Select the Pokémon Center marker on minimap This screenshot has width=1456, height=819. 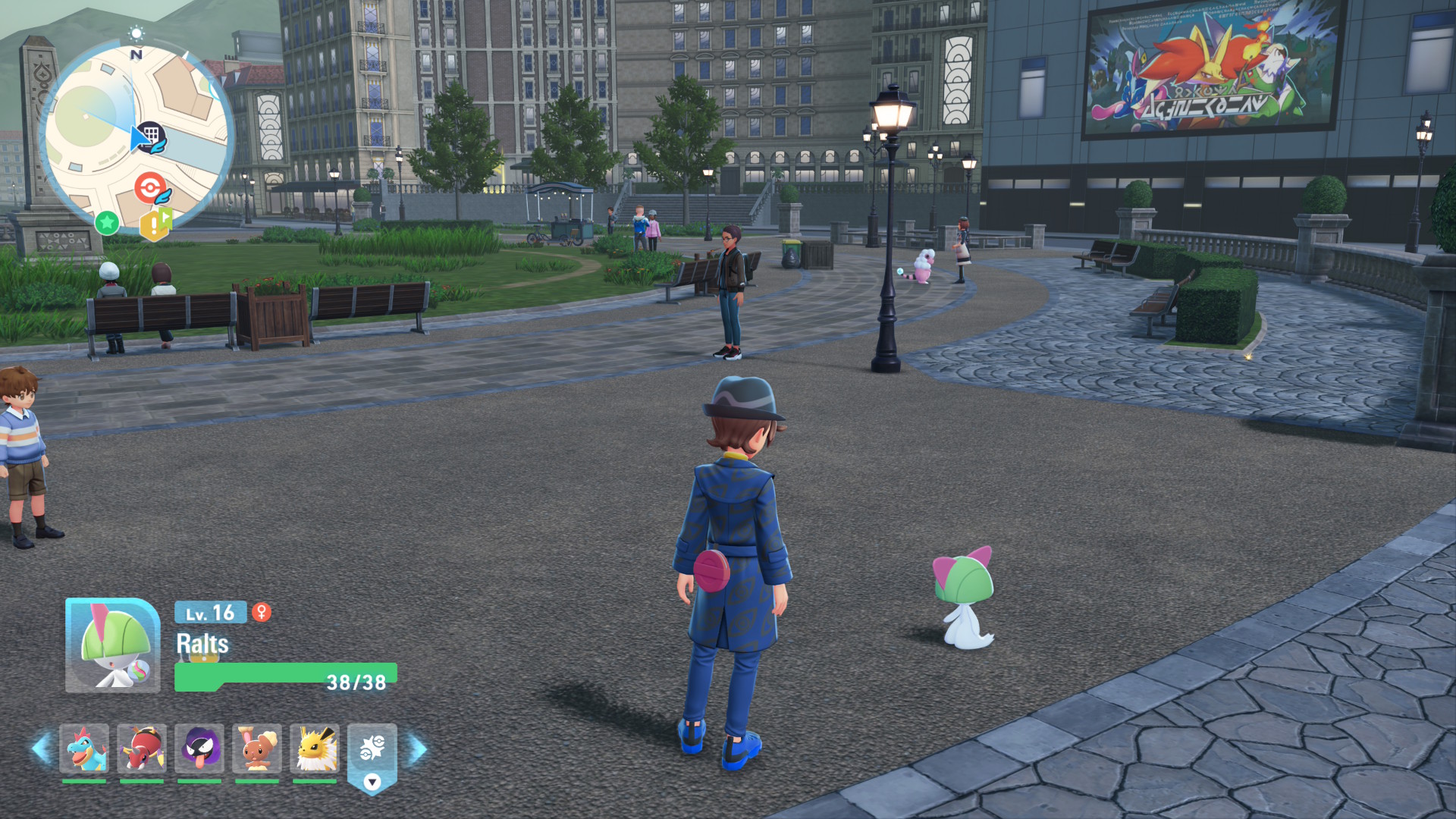(150, 187)
